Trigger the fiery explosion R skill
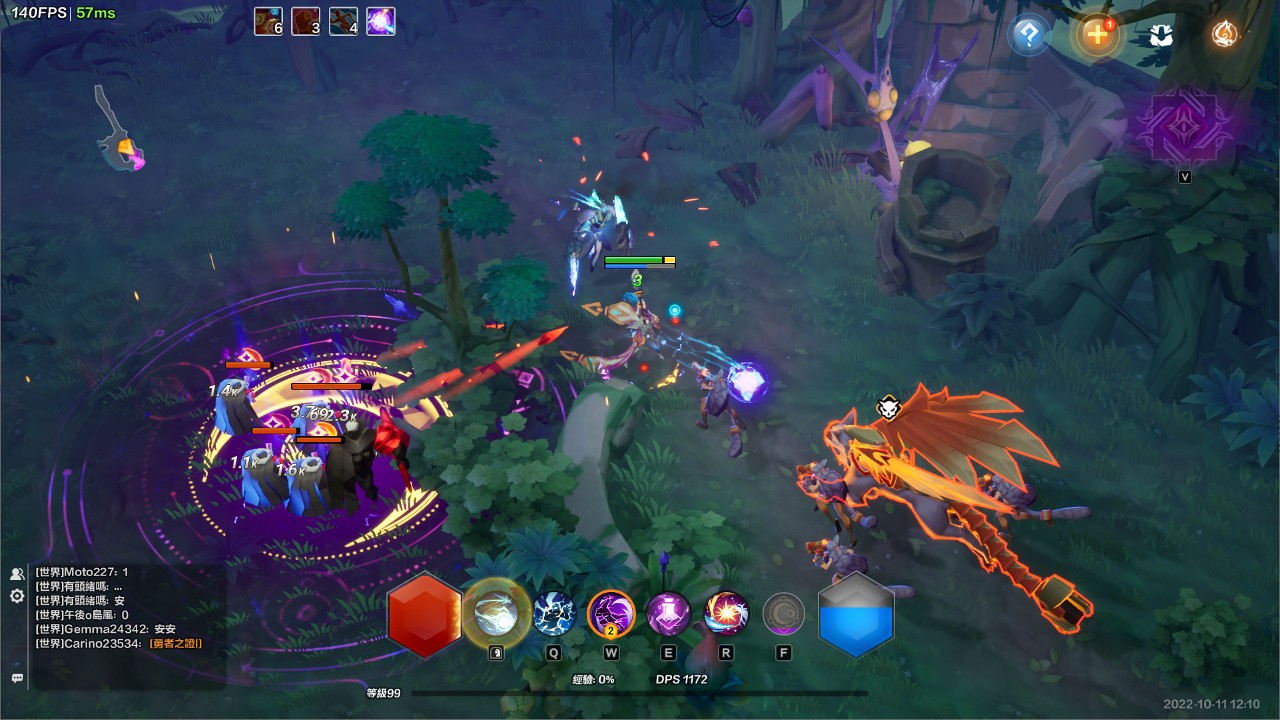1280x720 pixels. (x=726, y=613)
